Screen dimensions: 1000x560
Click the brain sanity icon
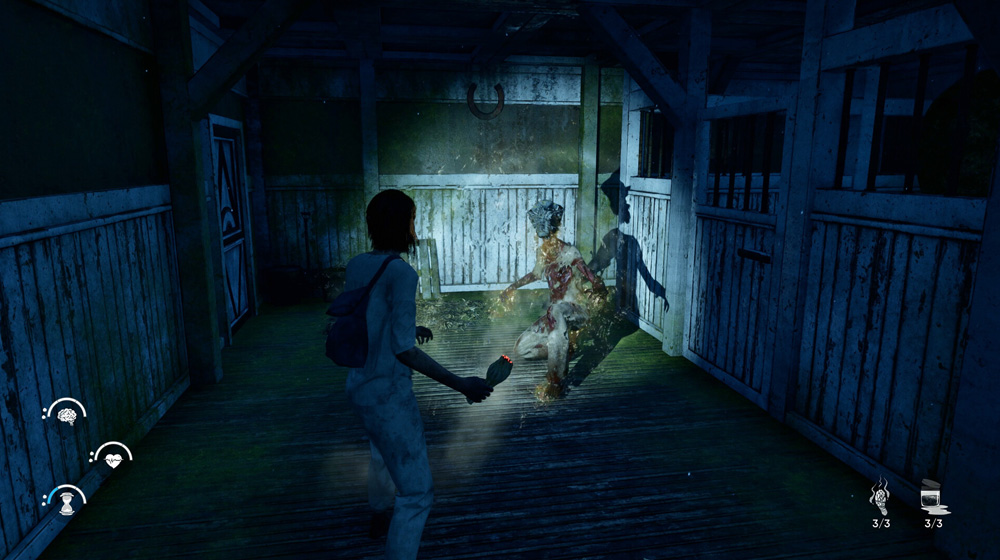(67, 413)
